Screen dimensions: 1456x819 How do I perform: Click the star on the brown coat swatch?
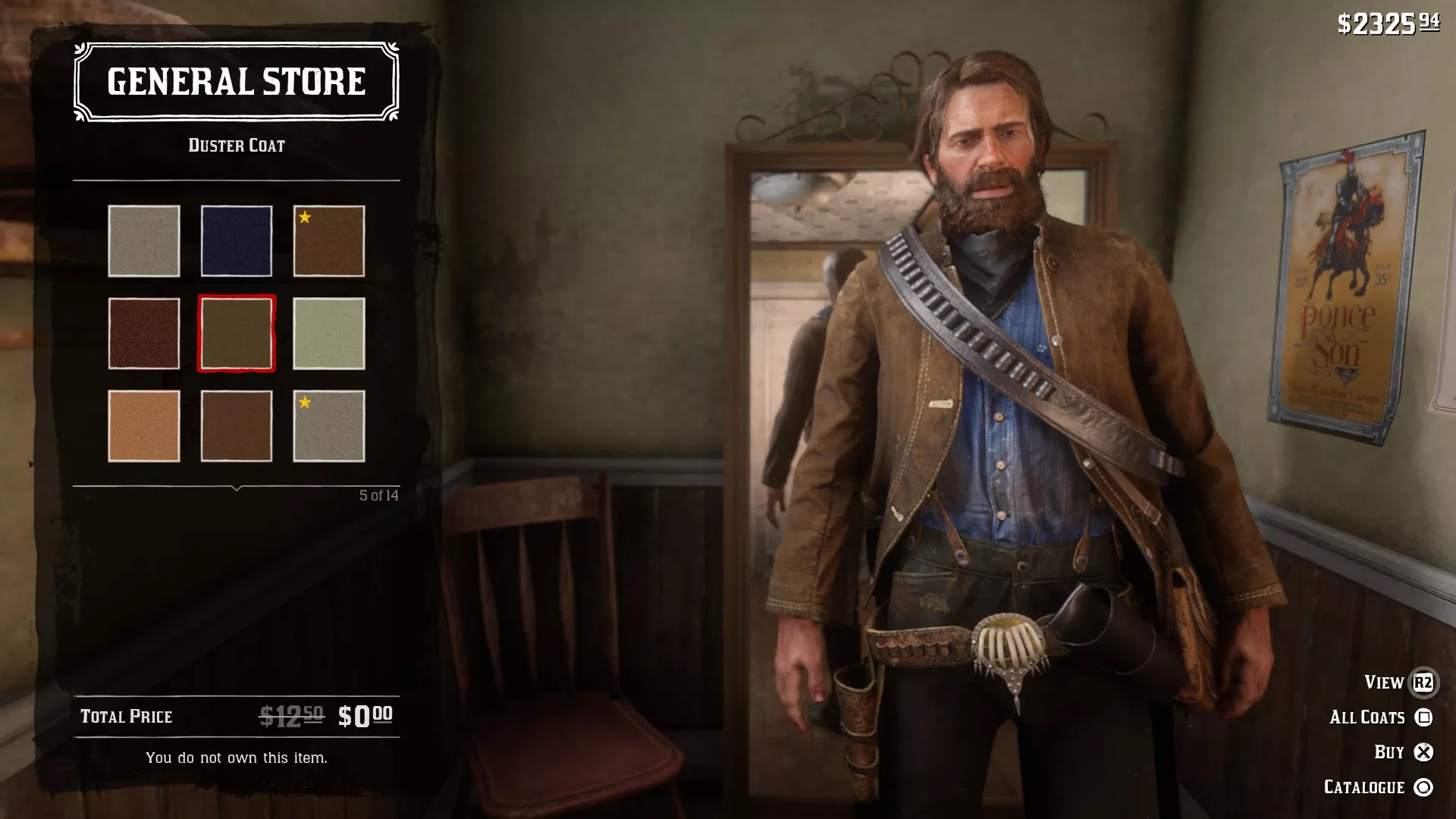pyautogui.click(x=303, y=218)
